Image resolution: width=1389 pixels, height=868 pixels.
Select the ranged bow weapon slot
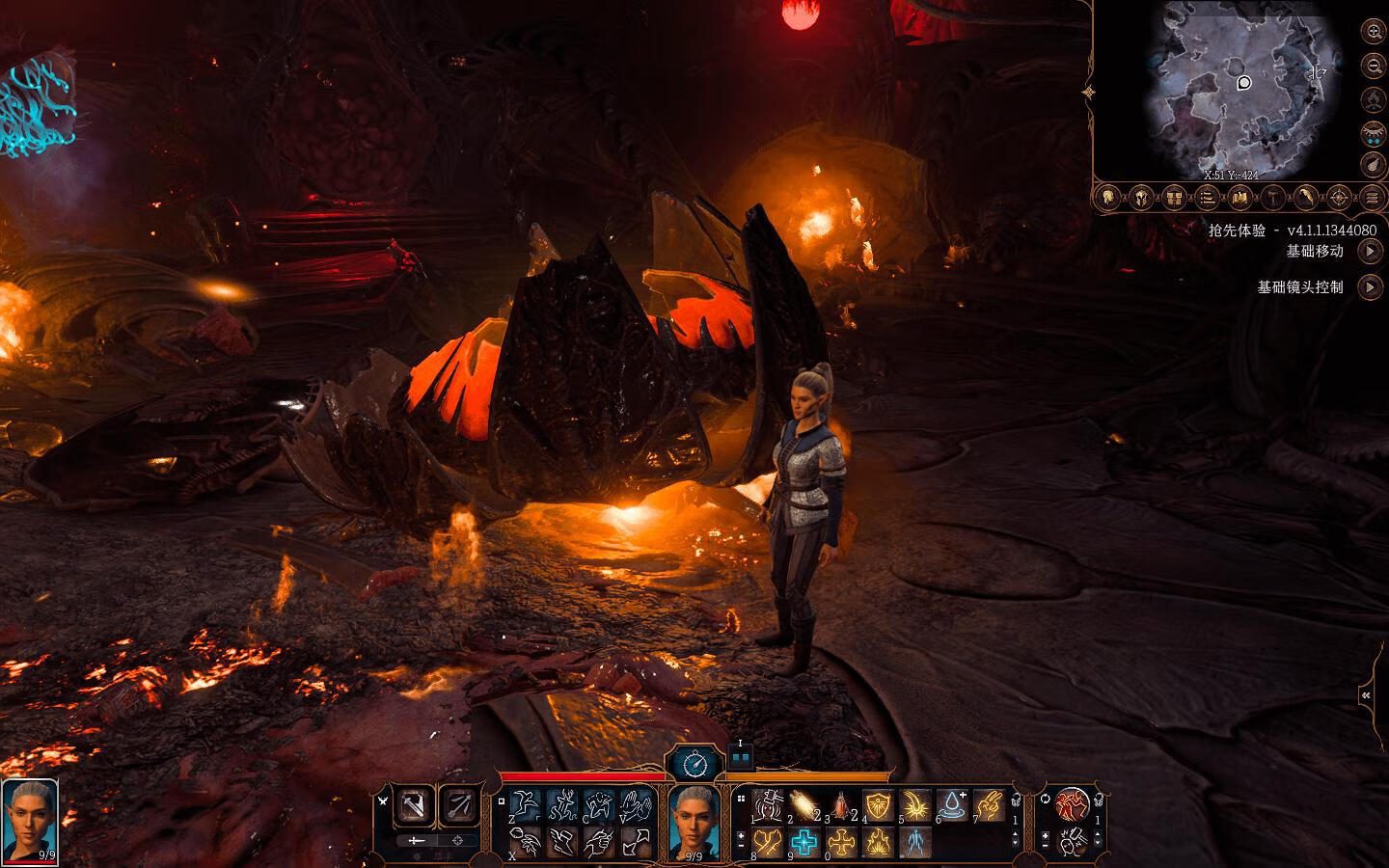pyautogui.click(x=459, y=806)
